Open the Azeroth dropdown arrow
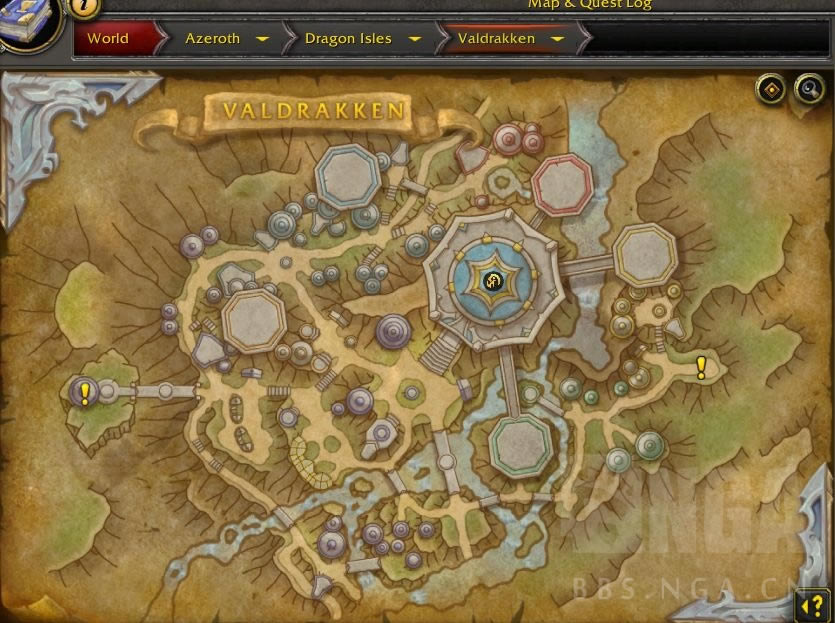The height and width of the screenshot is (623, 835). click(x=262, y=40)
